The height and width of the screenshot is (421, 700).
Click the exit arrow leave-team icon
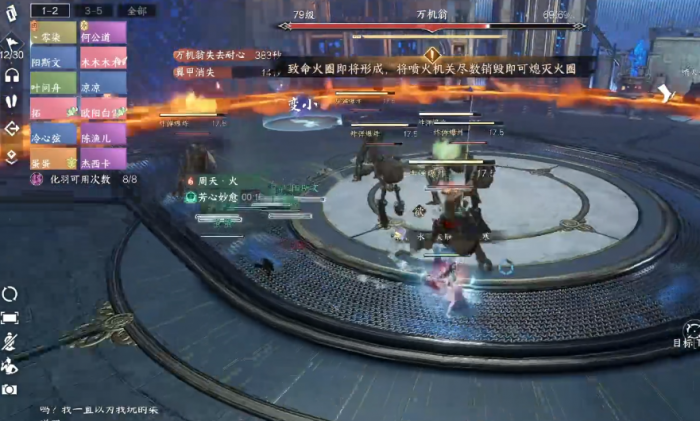pyautogui.click(x=12, y=128)
